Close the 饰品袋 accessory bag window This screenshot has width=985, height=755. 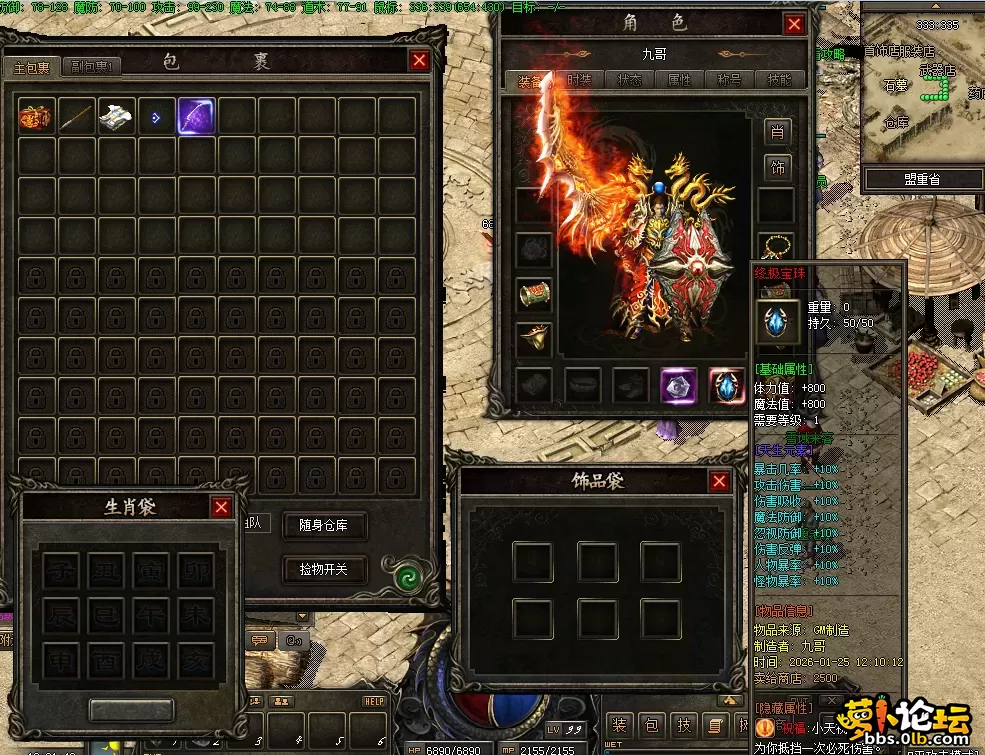pos(719,482)
